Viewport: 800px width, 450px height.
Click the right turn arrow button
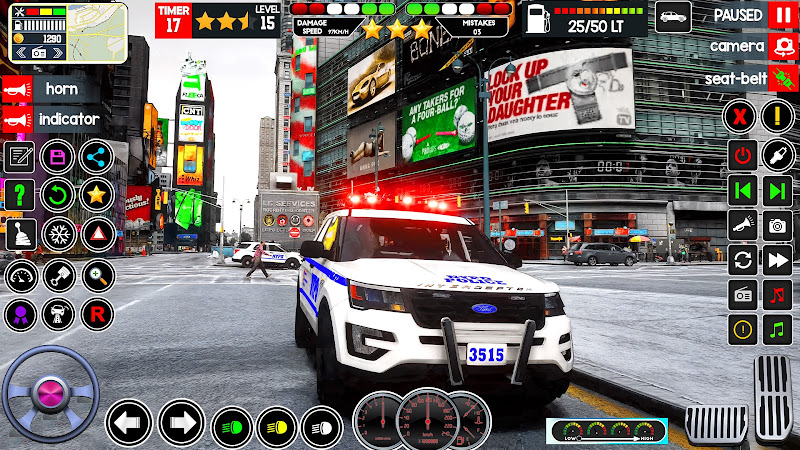(x=181, y=422)
